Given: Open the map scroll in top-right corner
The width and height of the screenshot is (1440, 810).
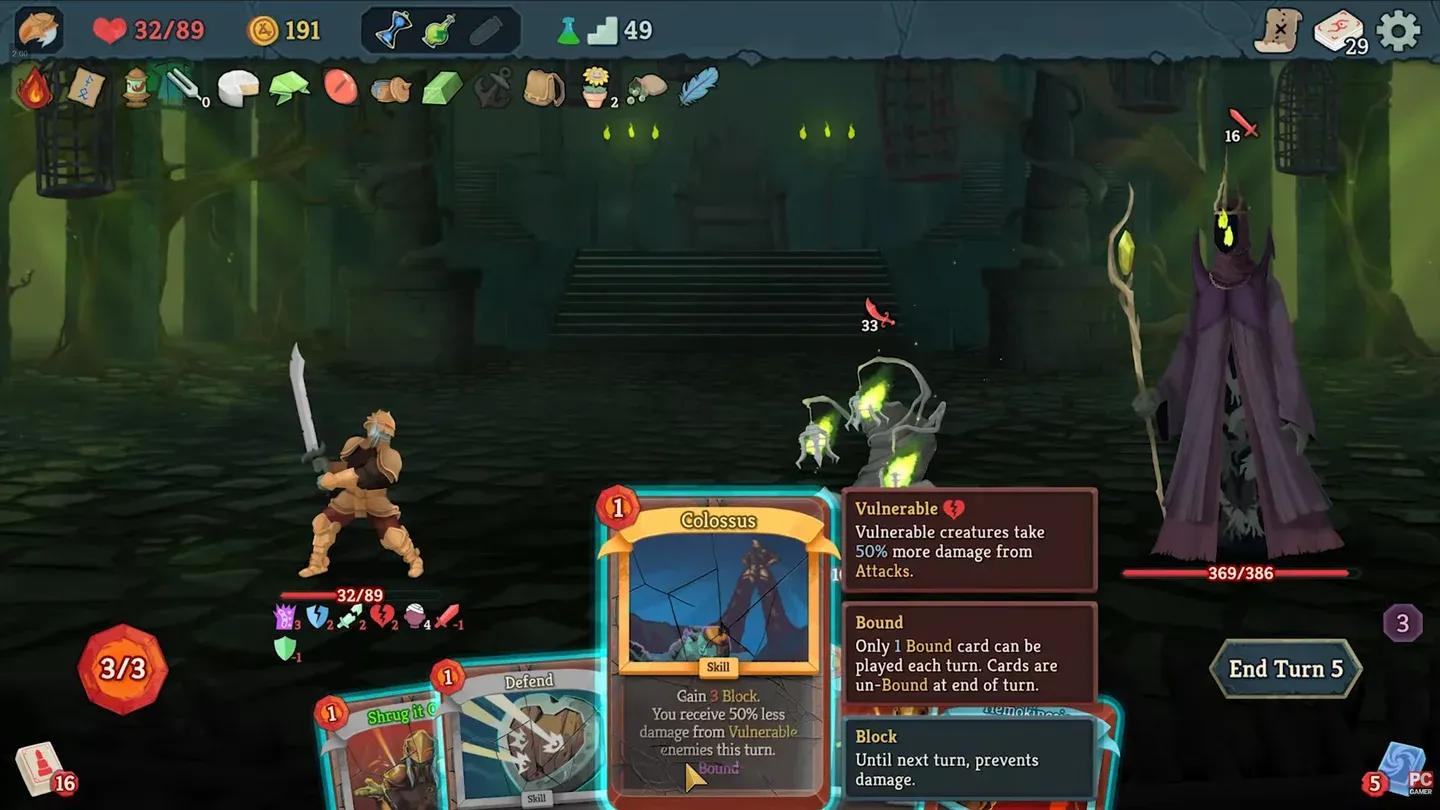Looking at the screenshot, I should 1277,30.
